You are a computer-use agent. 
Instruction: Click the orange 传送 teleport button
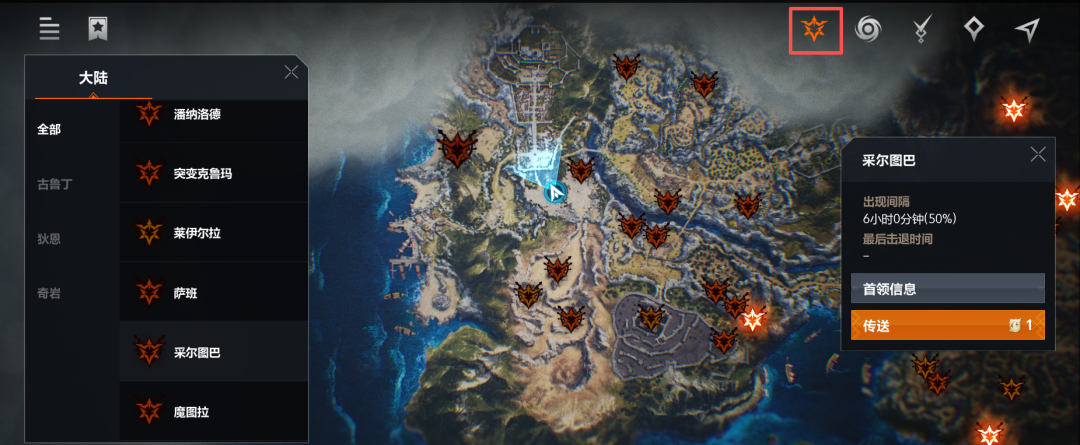(x=947, y=325)
